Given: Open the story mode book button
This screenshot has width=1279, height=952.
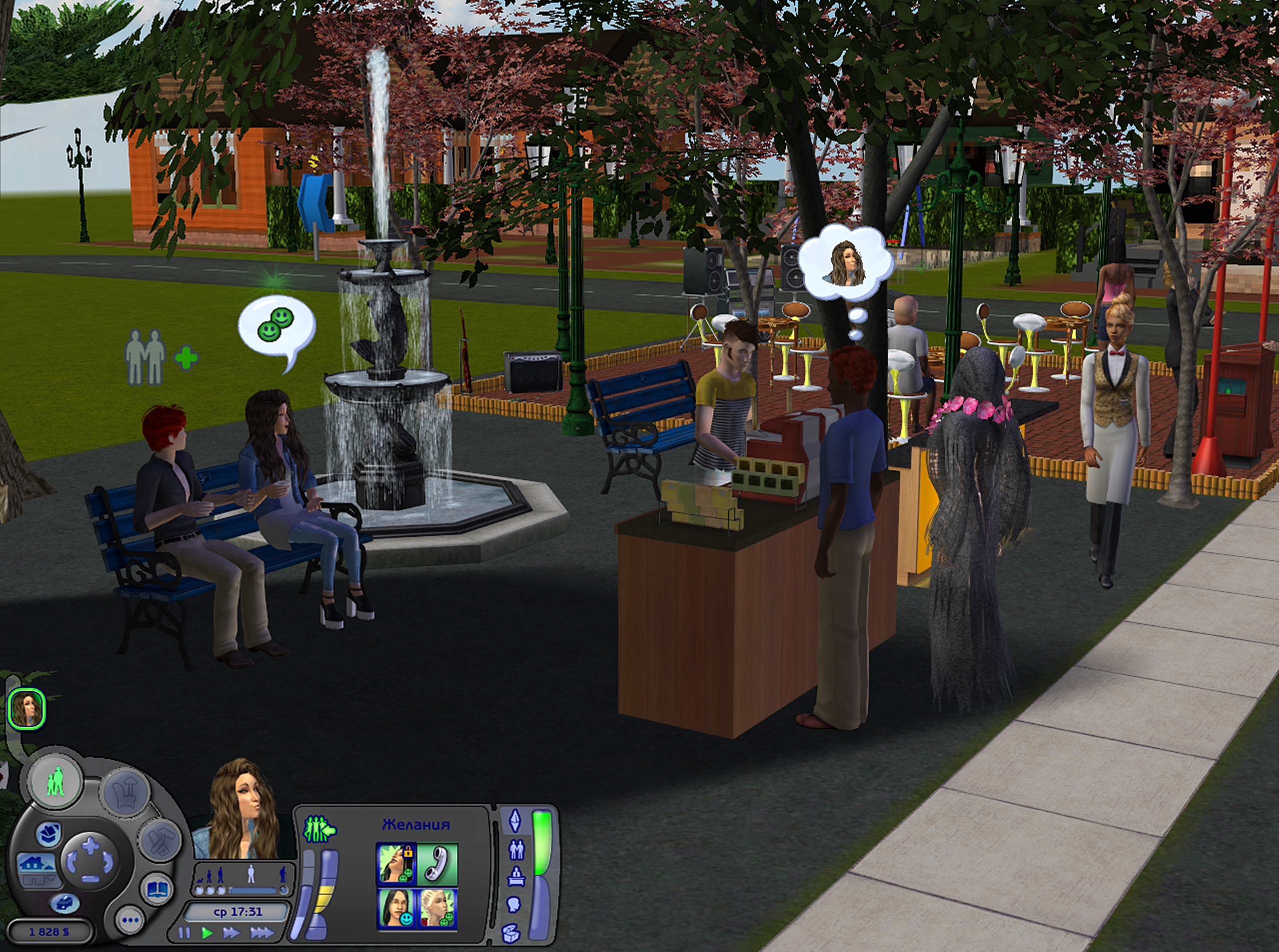Looking at the screenshot, I should click(x=157, y=889).
